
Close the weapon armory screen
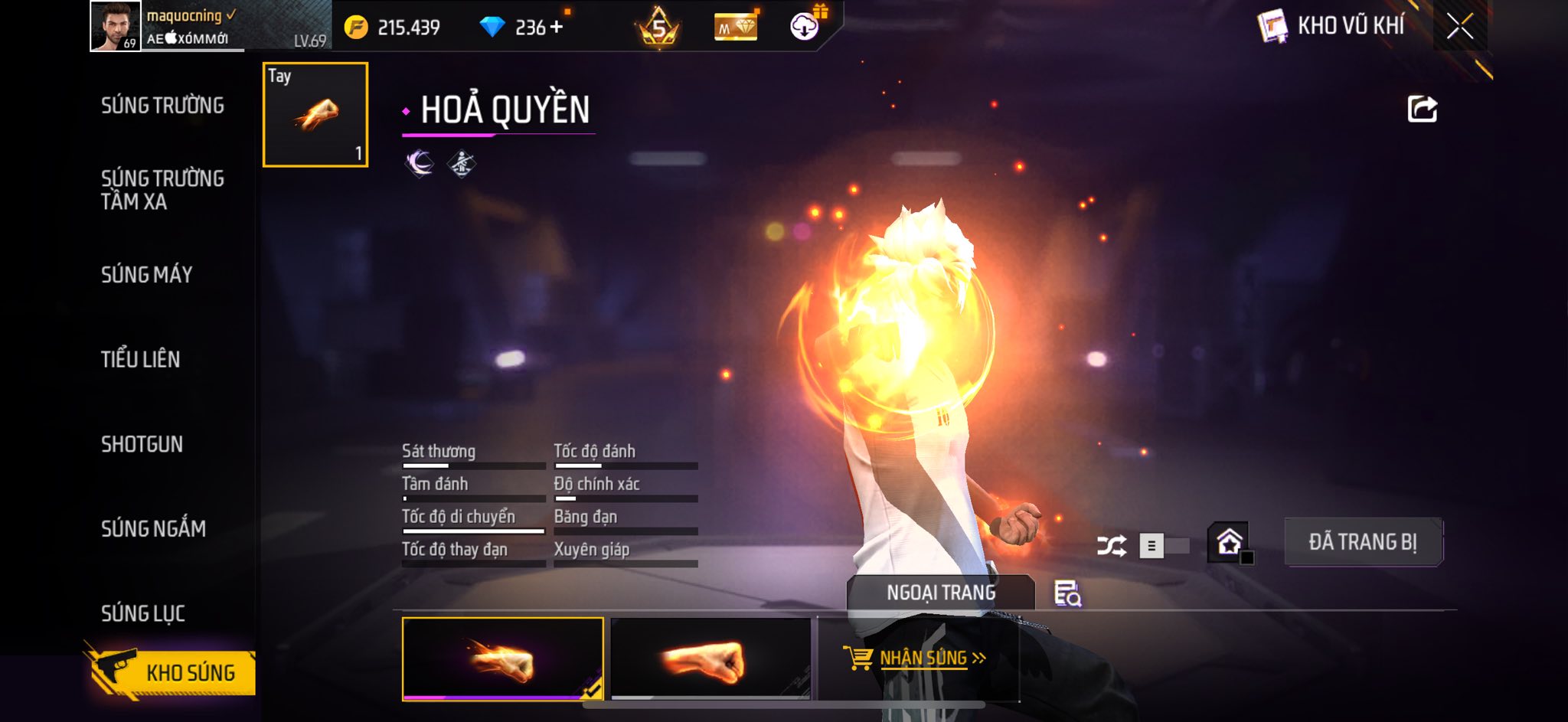click(1459, 27)
